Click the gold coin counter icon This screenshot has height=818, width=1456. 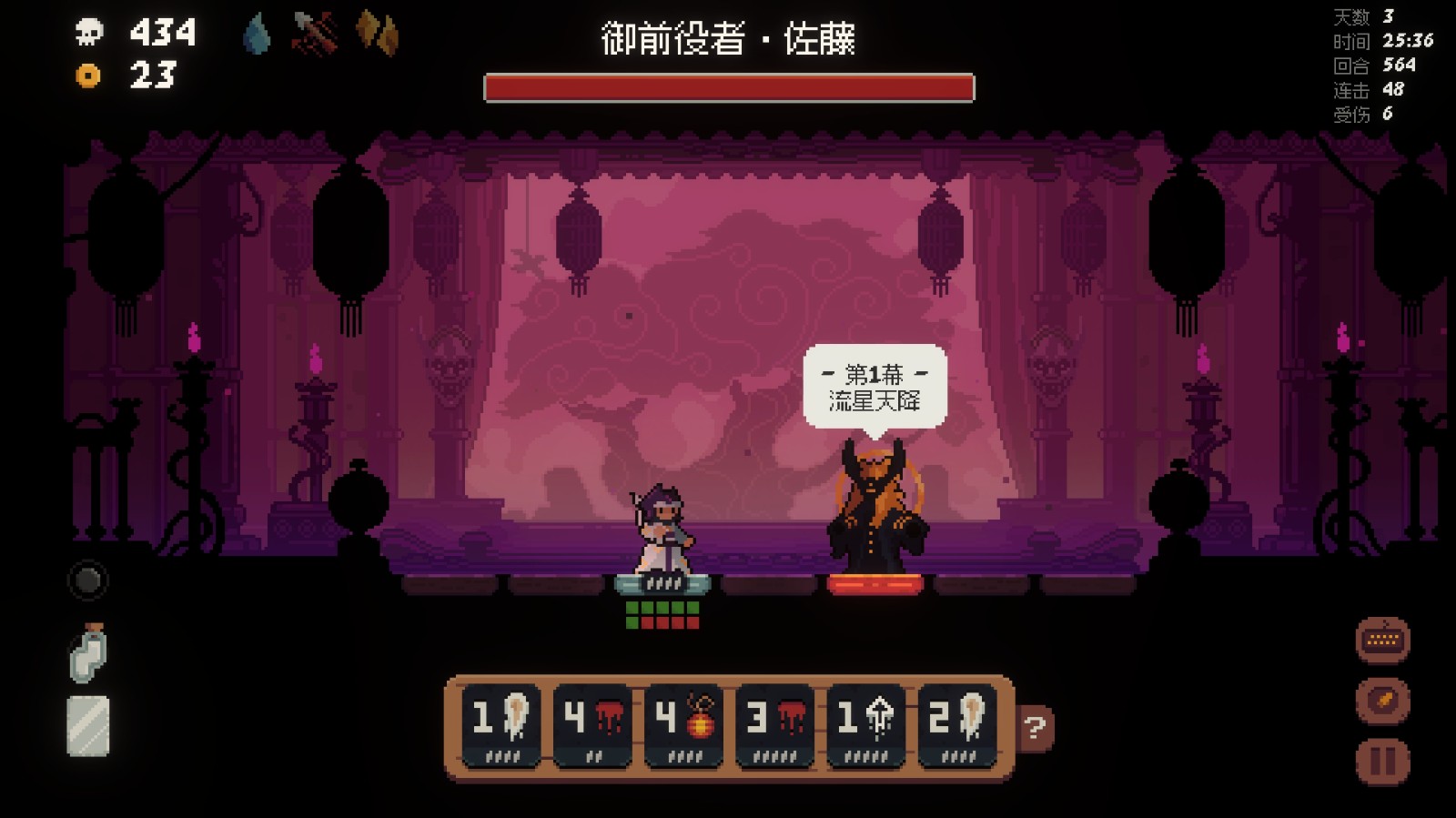(89, 76)
